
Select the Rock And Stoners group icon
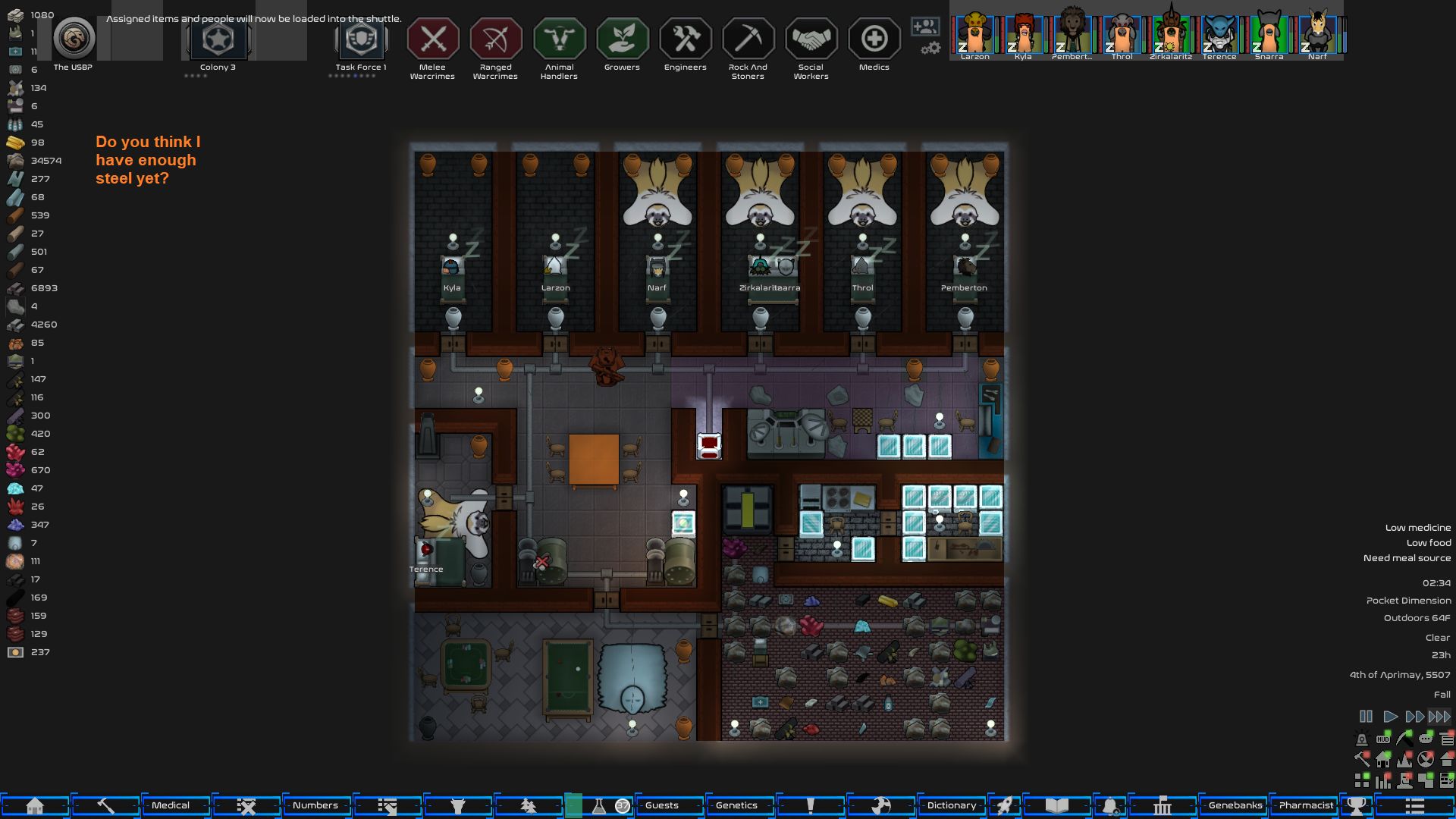(747, 38)
